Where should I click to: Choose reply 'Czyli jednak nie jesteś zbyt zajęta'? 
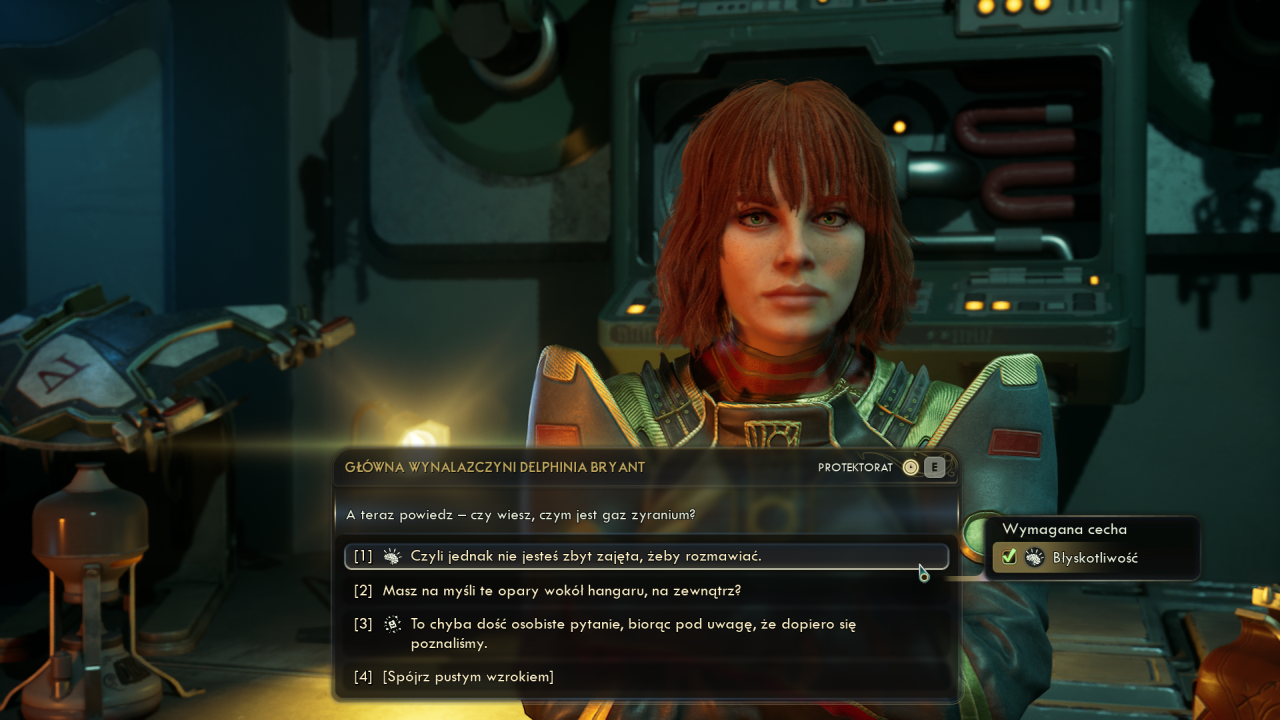coord(586,556)
